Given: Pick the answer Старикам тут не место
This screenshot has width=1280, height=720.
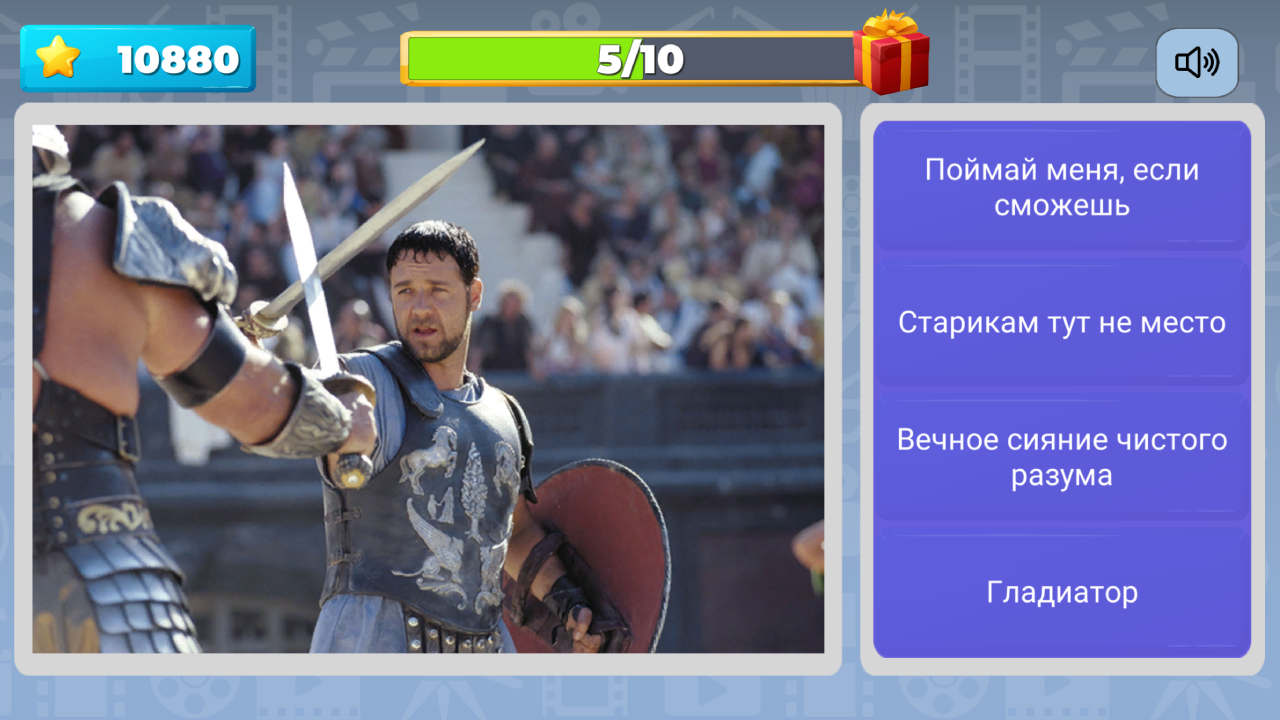Looking at the screenshot, I should click(1062, 322).
